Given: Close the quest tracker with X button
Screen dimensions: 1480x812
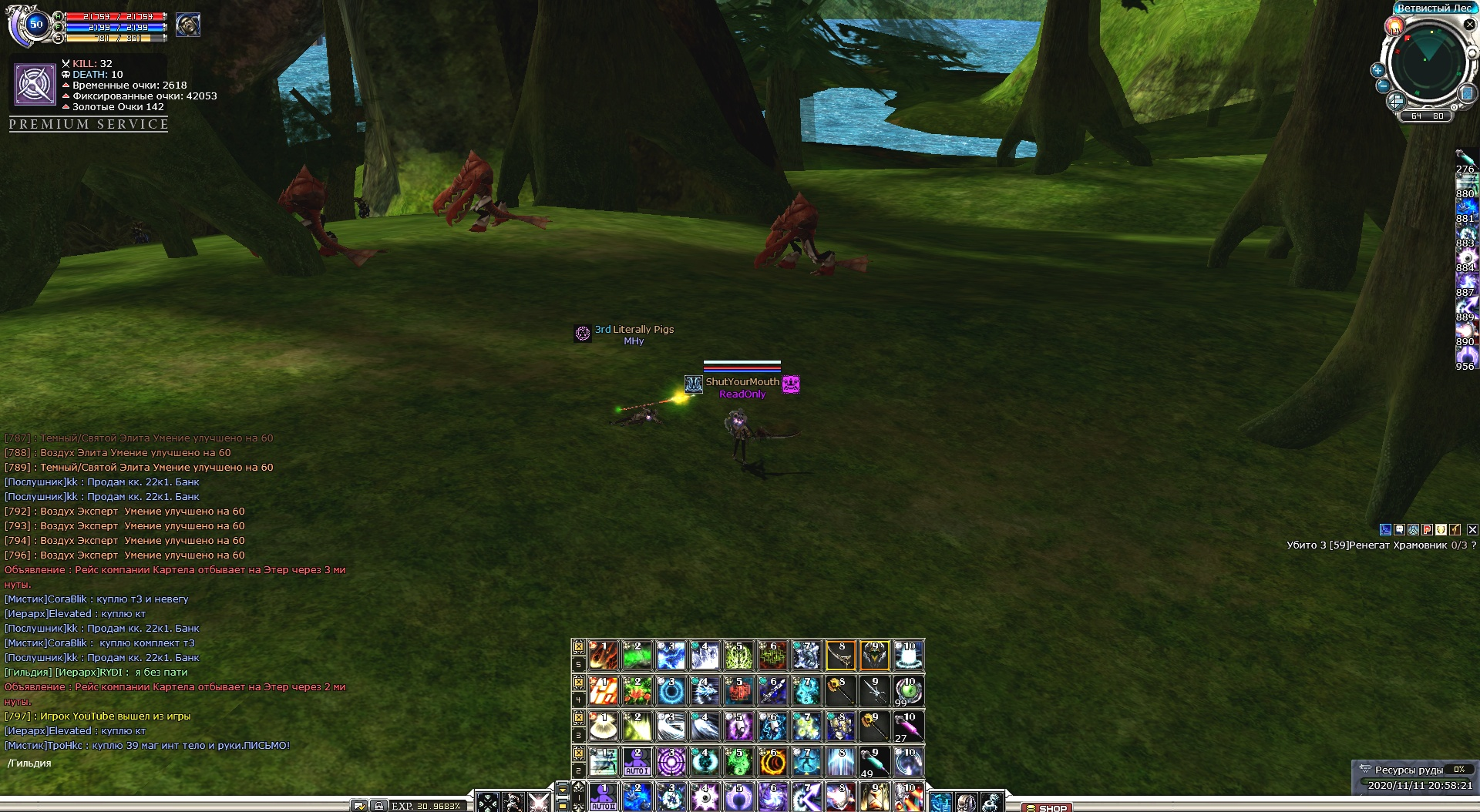Looking at the screenshot, I should tap(1472, 529).
